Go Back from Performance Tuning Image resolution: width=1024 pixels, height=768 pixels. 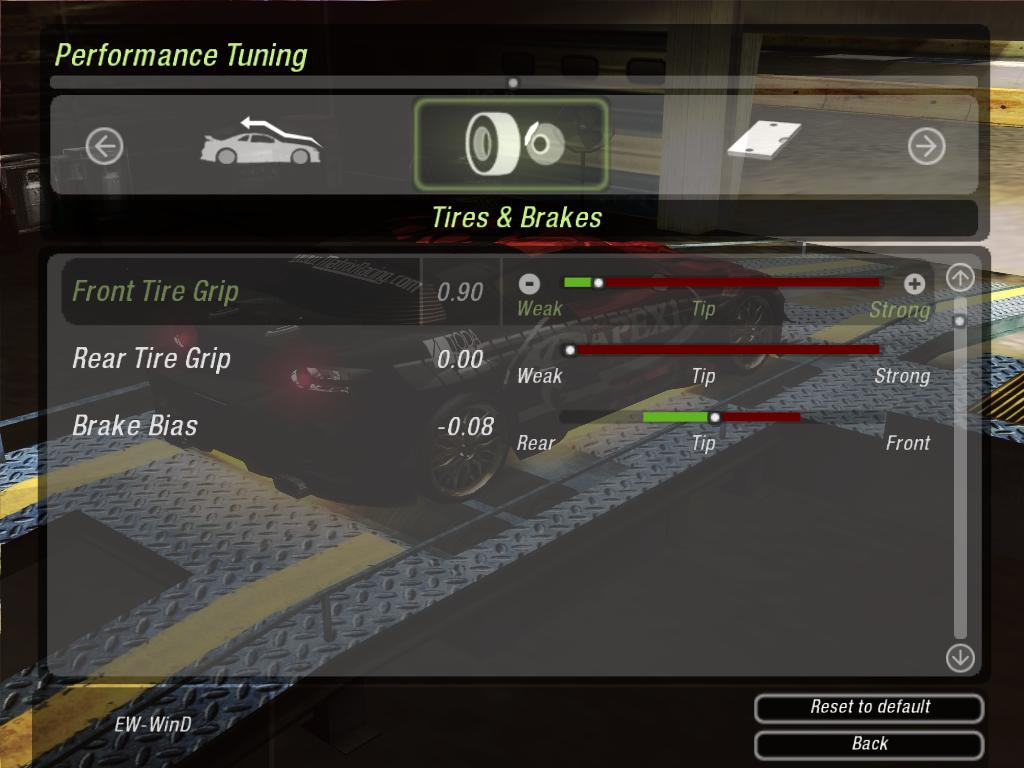click(x=869, y=744)
